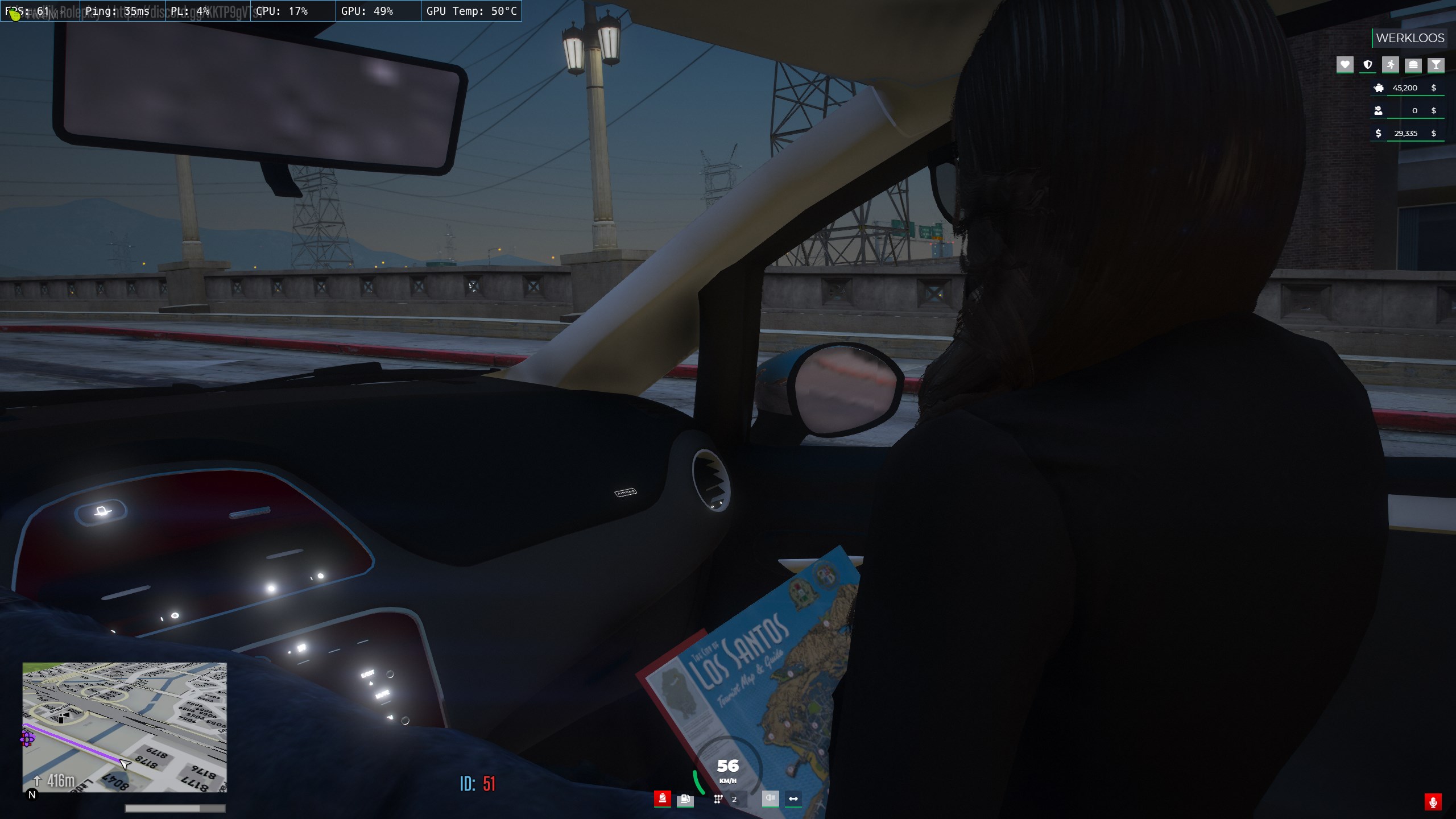The height and width of the screenshot is (819, 1456).
Task: Click the GPS minimap
Action: point(125,727)
